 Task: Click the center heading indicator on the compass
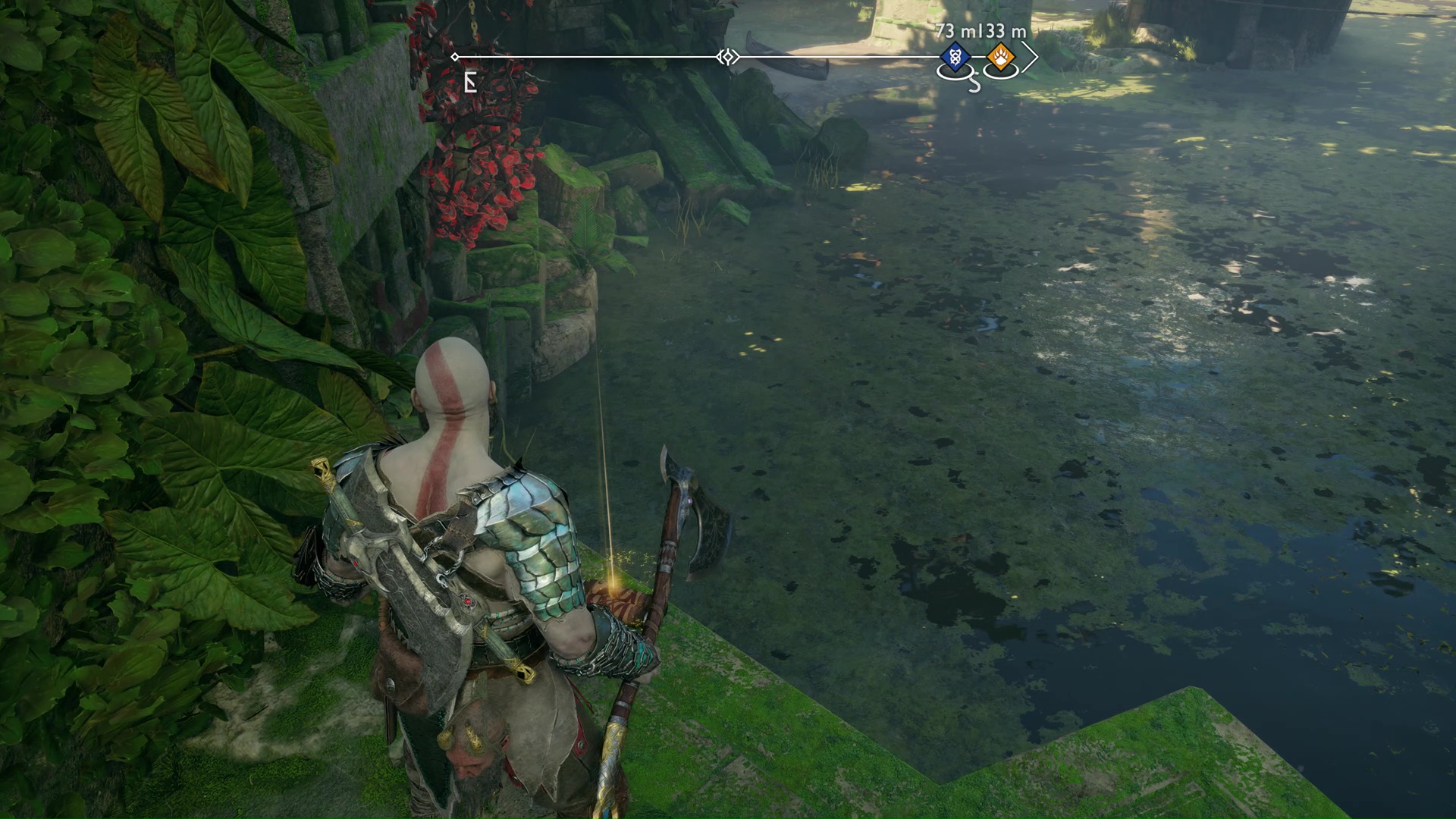click(x=728, y=57)
